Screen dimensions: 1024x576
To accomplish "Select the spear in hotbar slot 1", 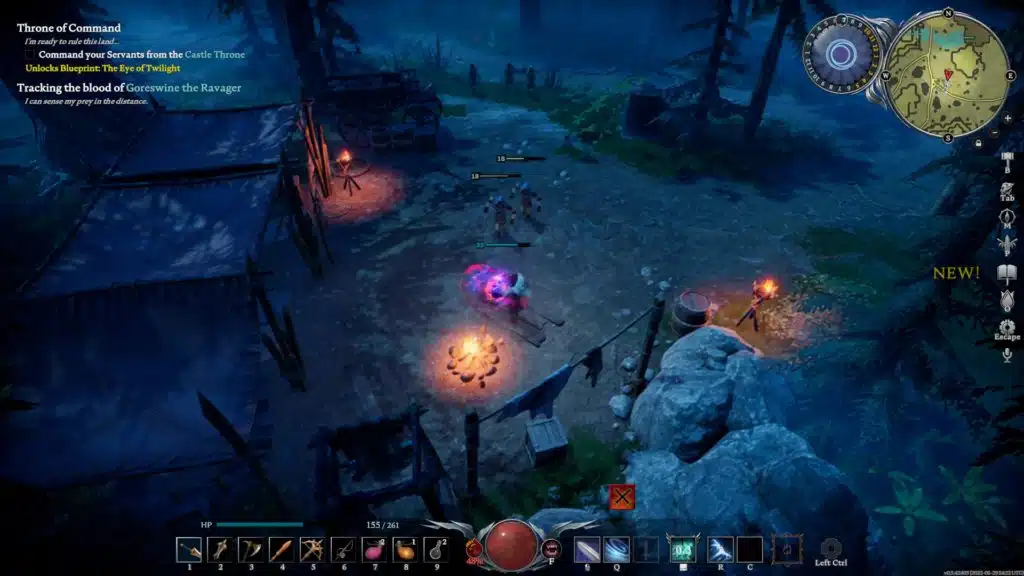I will coord(189,549).
